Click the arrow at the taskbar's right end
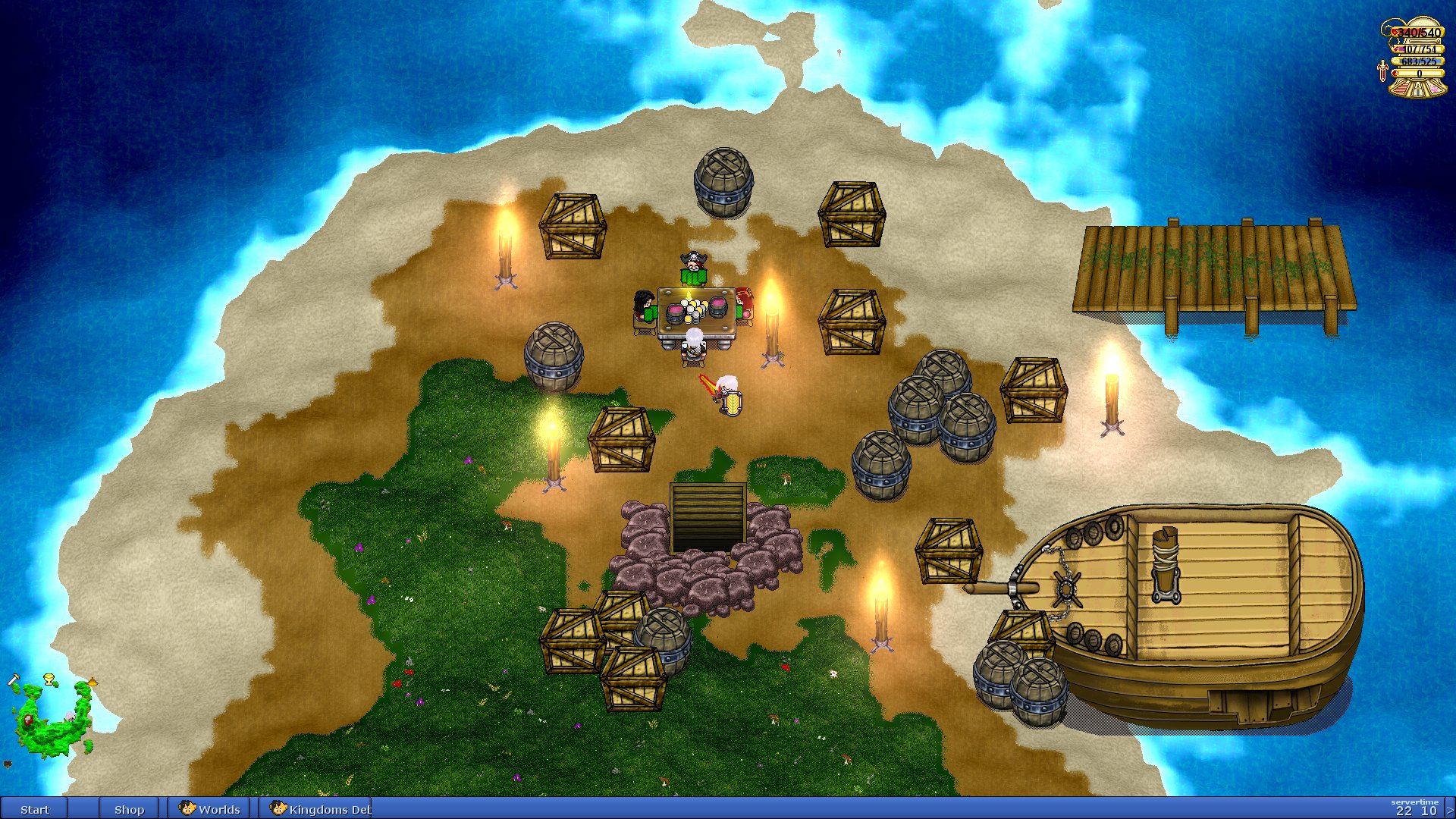 pyautogui.click(x=1450, y=810)
